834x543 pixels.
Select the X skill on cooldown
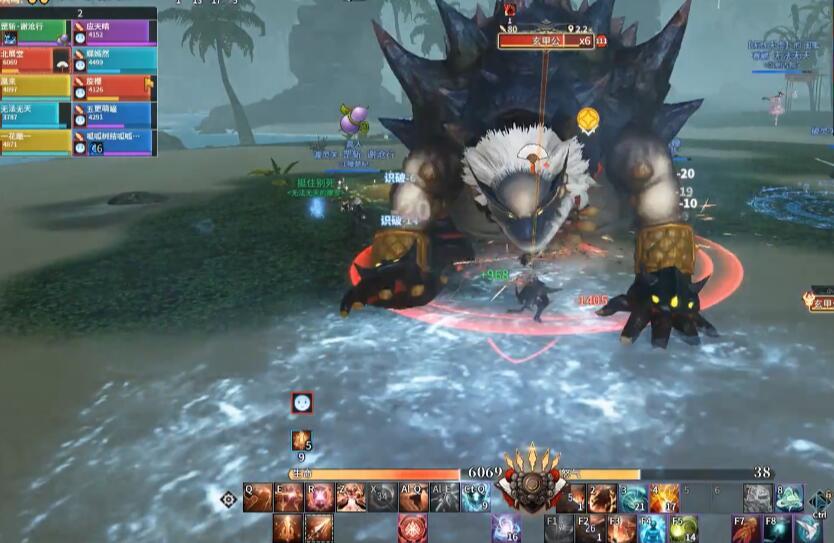coord(382,497)
